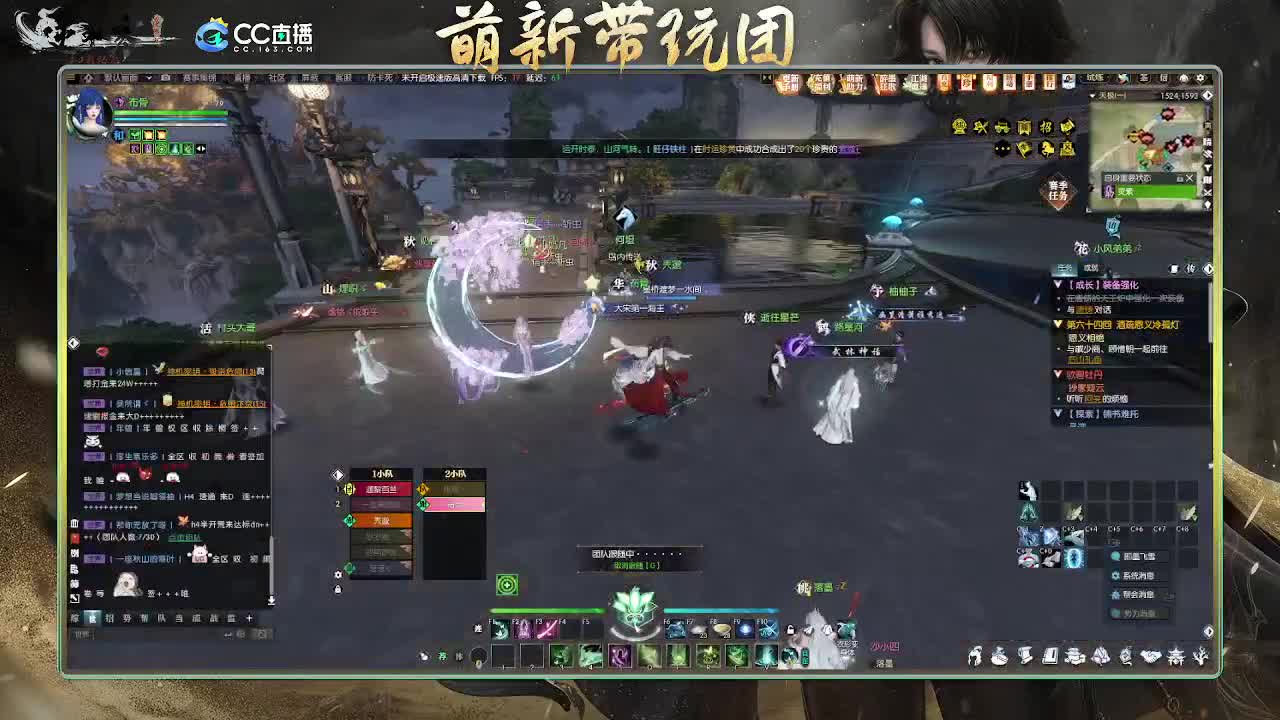The image size is (1280, 720).
Task: Open the settings gear on the top toolbar
Action: 1201,78
